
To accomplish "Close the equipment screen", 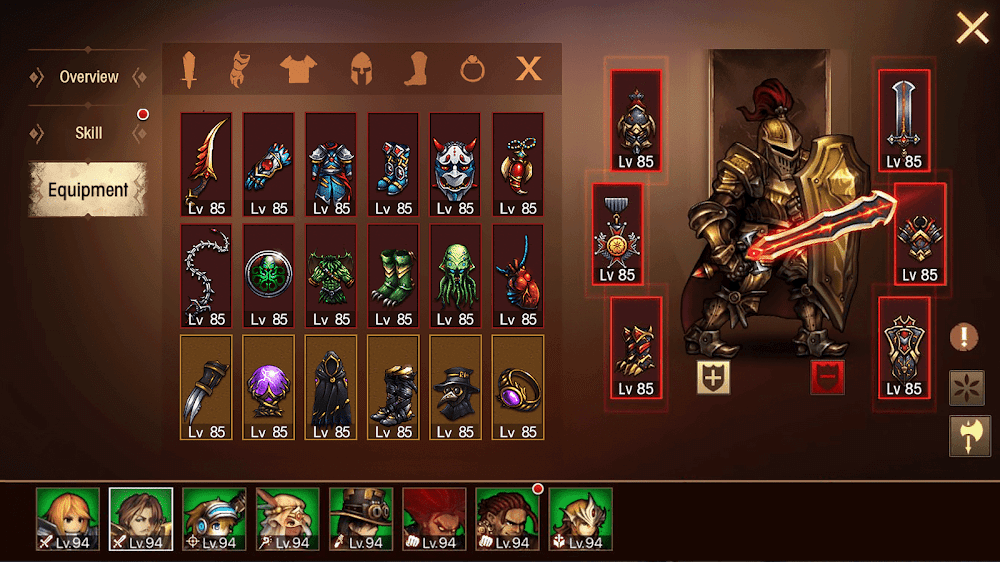I will point(972,27).
